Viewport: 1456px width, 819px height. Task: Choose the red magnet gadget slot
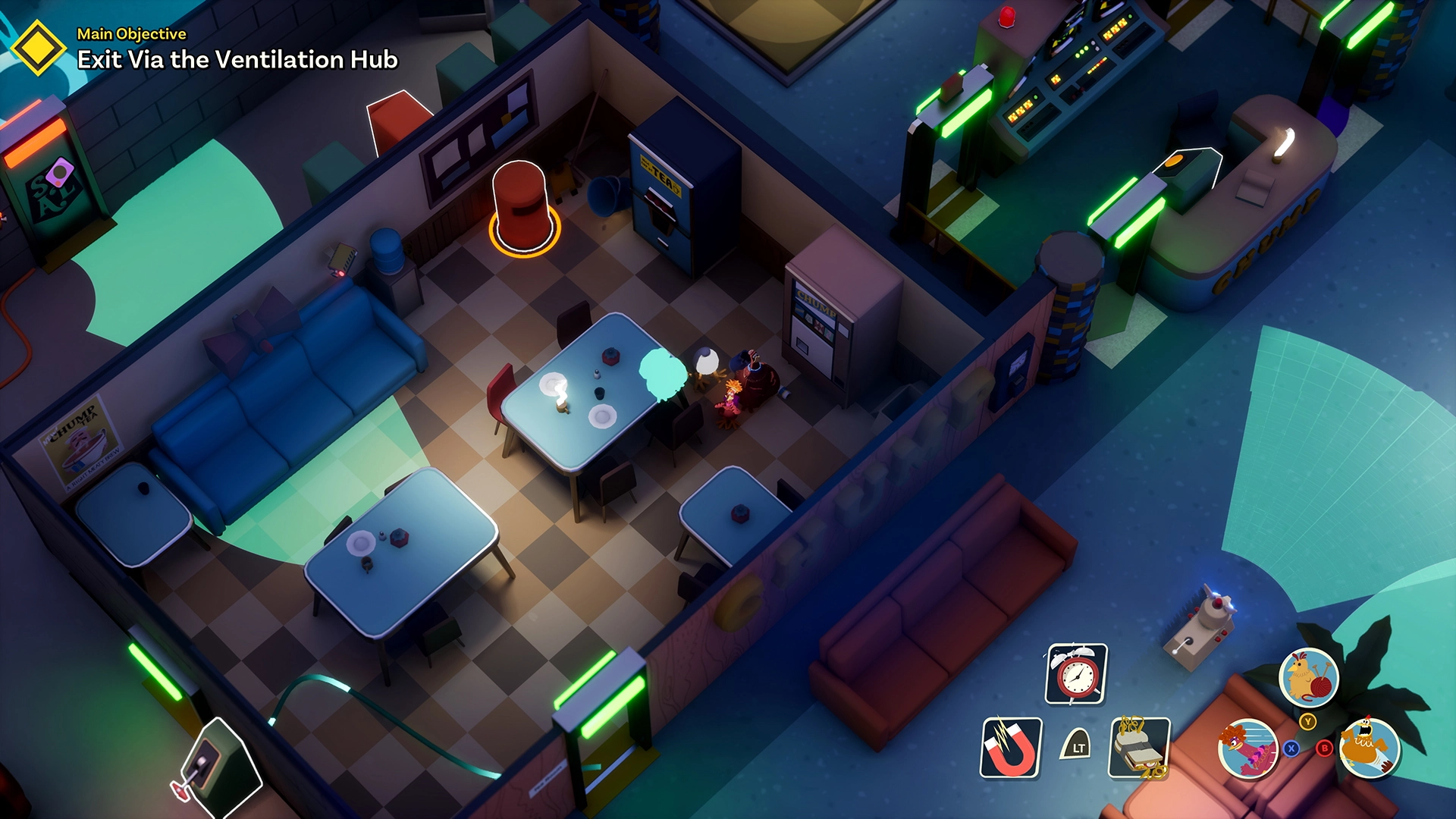[x=1012, y=748]
